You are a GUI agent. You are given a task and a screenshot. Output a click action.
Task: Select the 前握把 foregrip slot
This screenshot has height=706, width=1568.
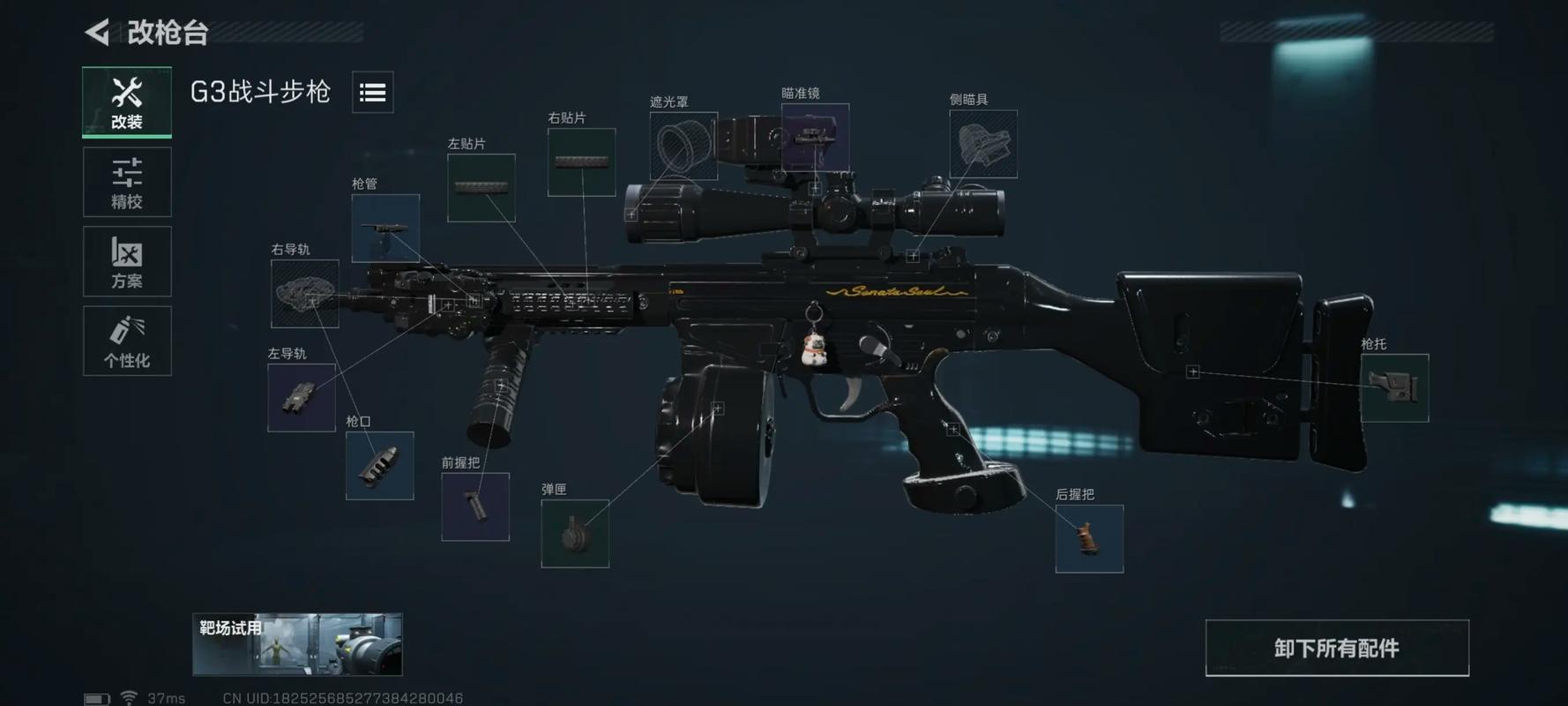click(474, 507)
